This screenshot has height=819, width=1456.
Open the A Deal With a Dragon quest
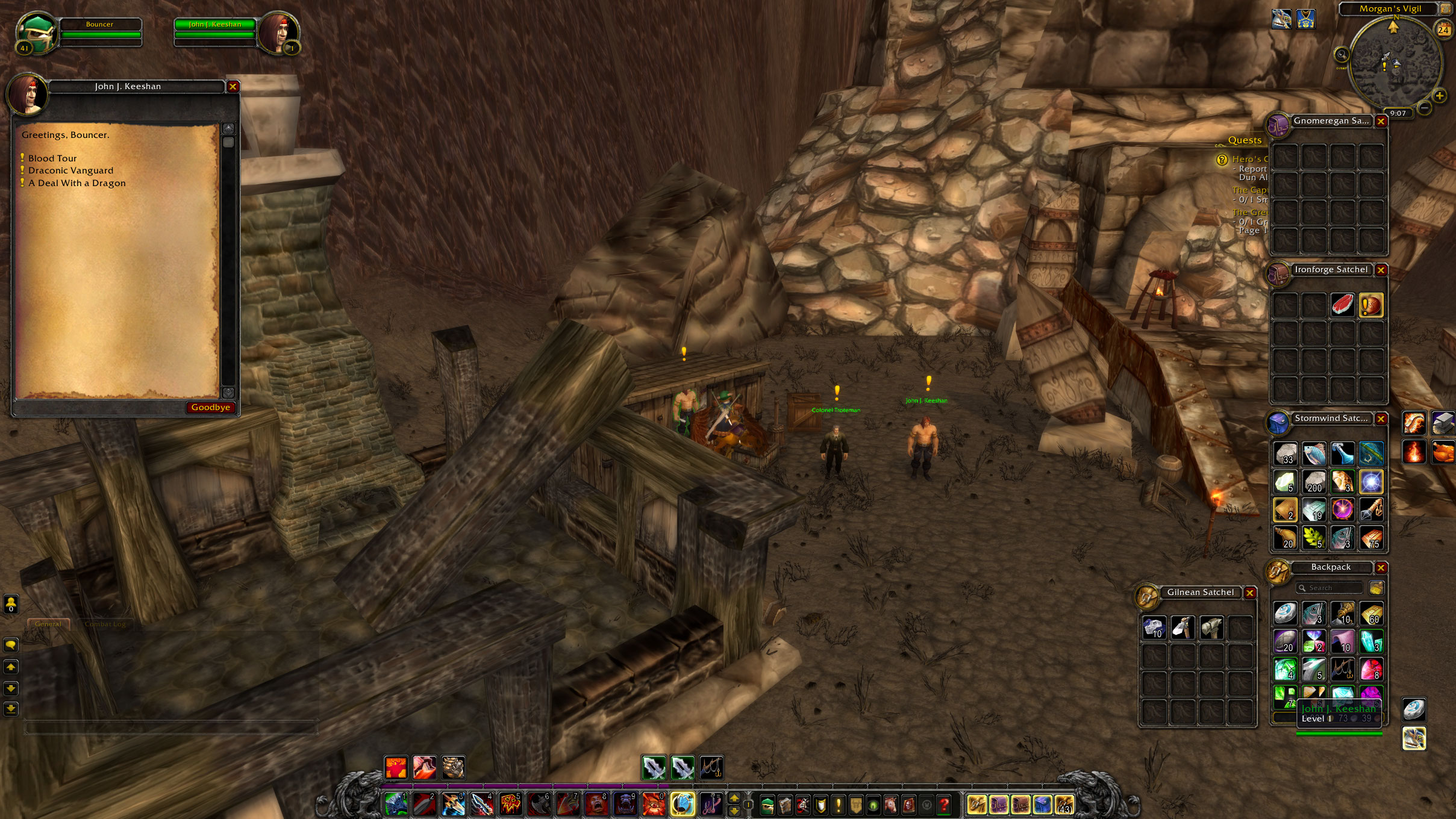tap(77, 183)
